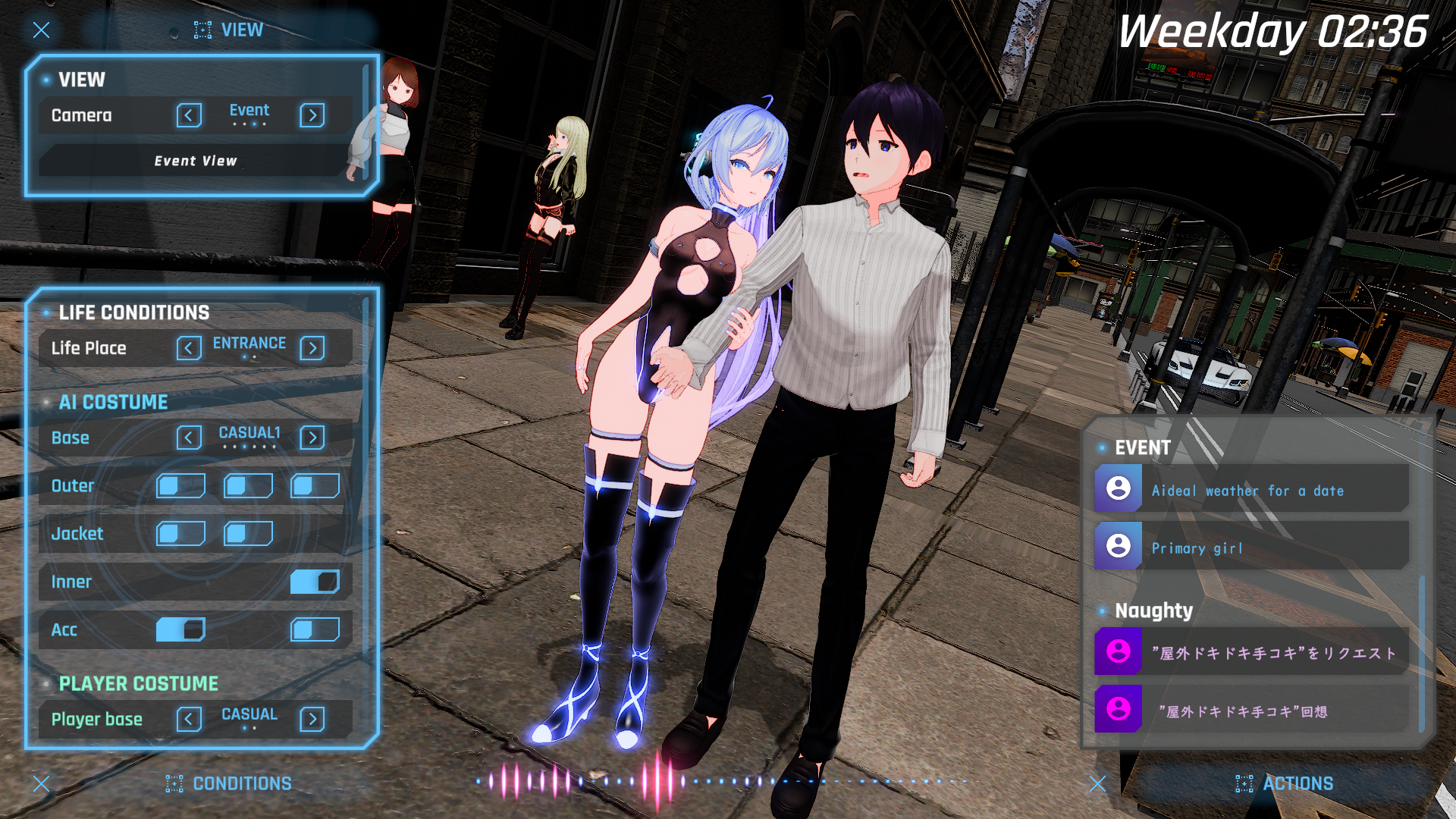Close the ACTIONS panel
This screenshot has width=1456, height=819.
pyautogui.click(x=1097, y=783)
